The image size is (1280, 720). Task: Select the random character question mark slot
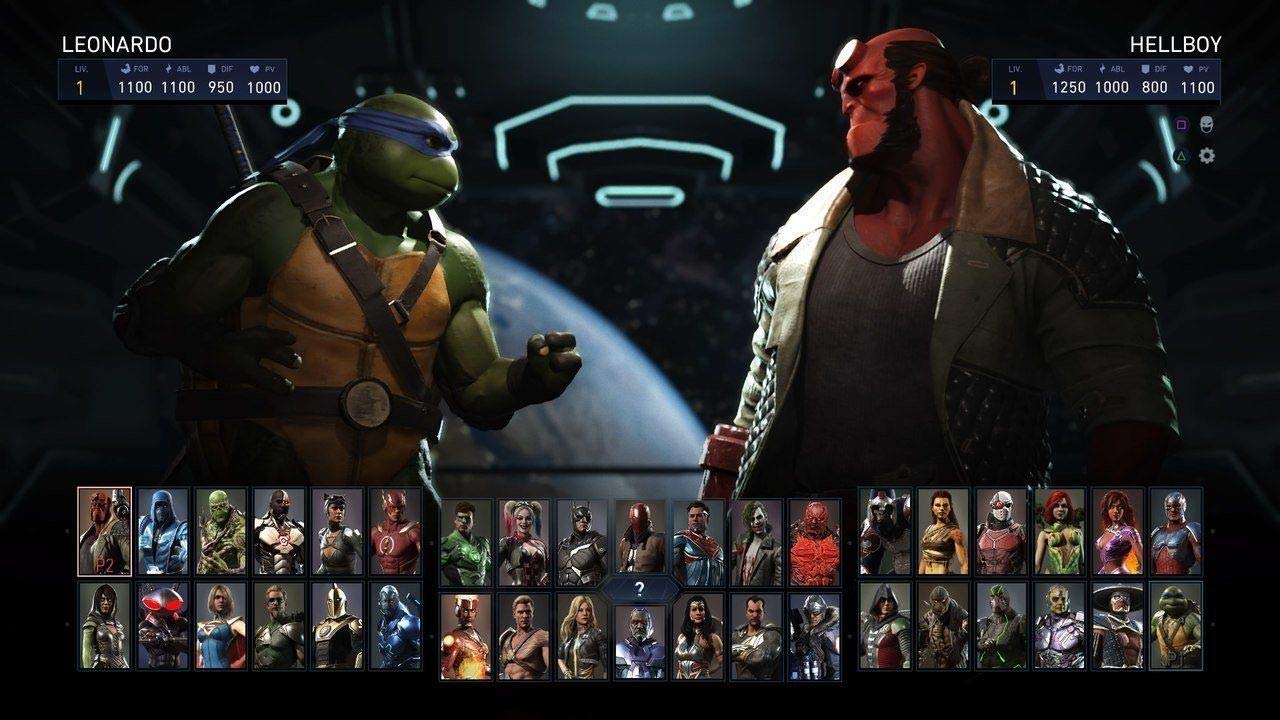tap(641, 589)
